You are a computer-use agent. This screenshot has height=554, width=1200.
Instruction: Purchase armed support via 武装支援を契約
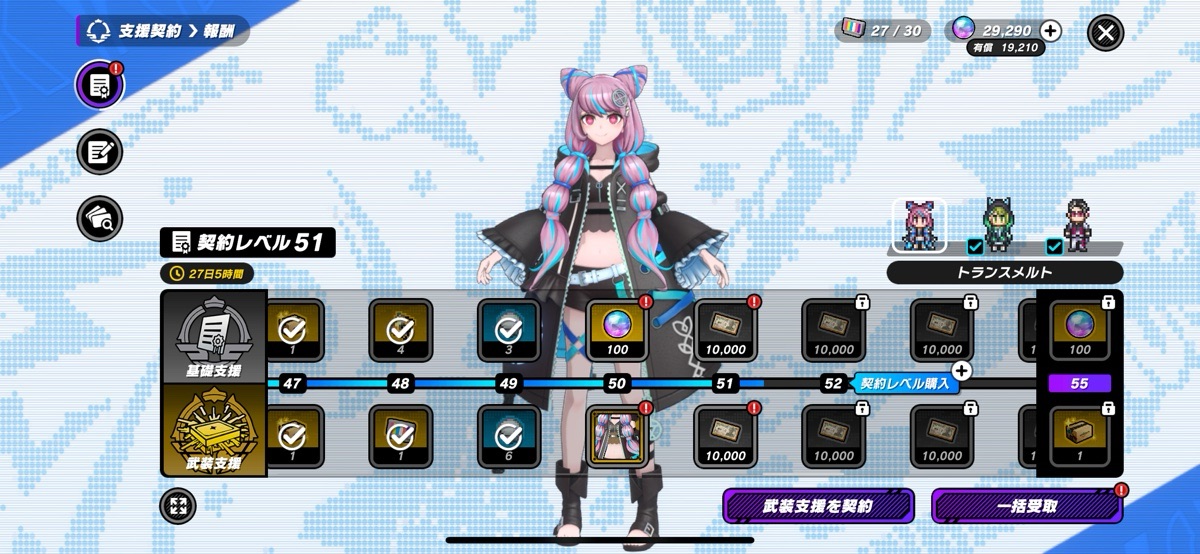[x=817, y=506]
